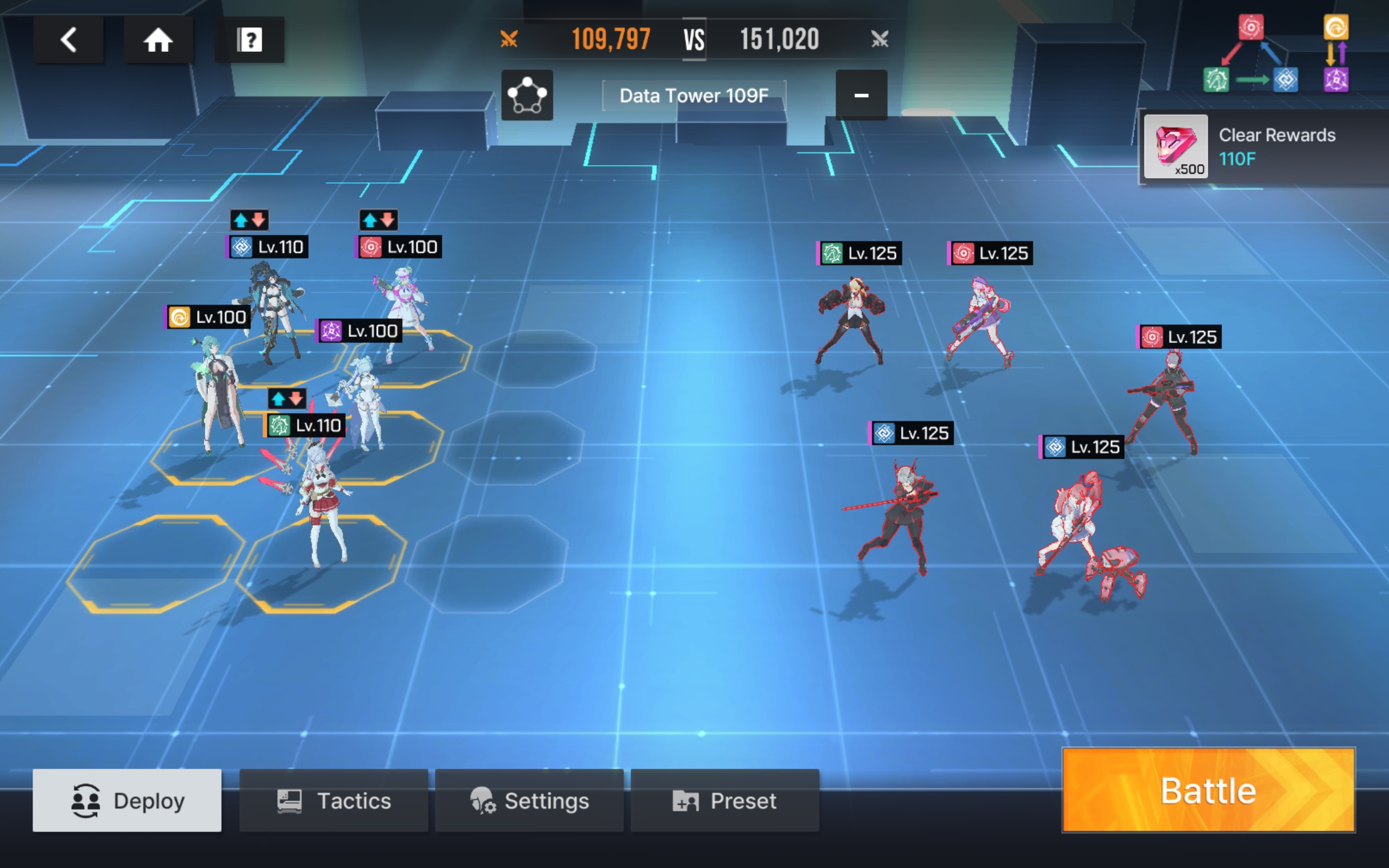Go back with the arrow button

[69, 40]
